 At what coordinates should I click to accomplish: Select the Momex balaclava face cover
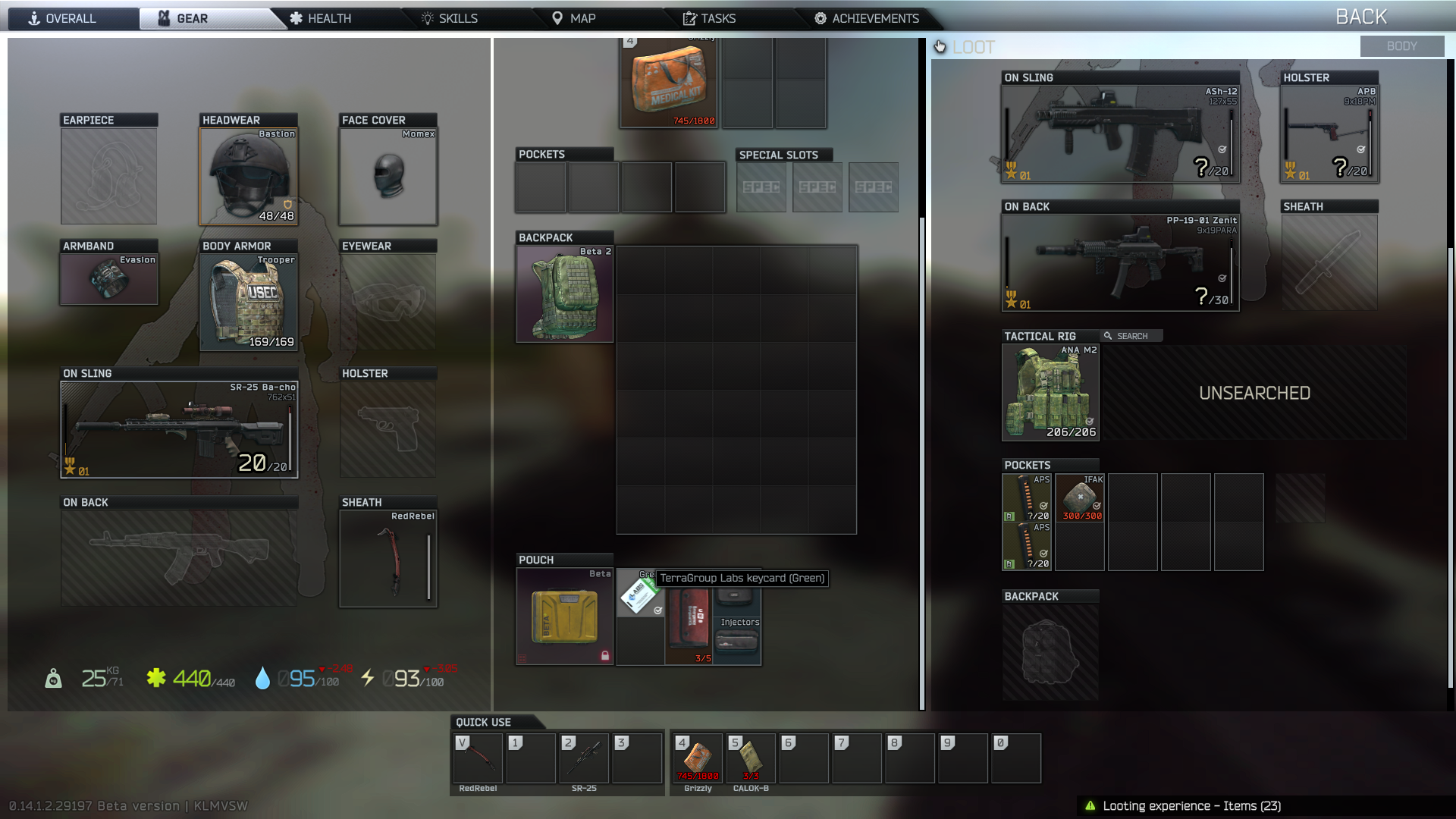click(x=388, y=176)
